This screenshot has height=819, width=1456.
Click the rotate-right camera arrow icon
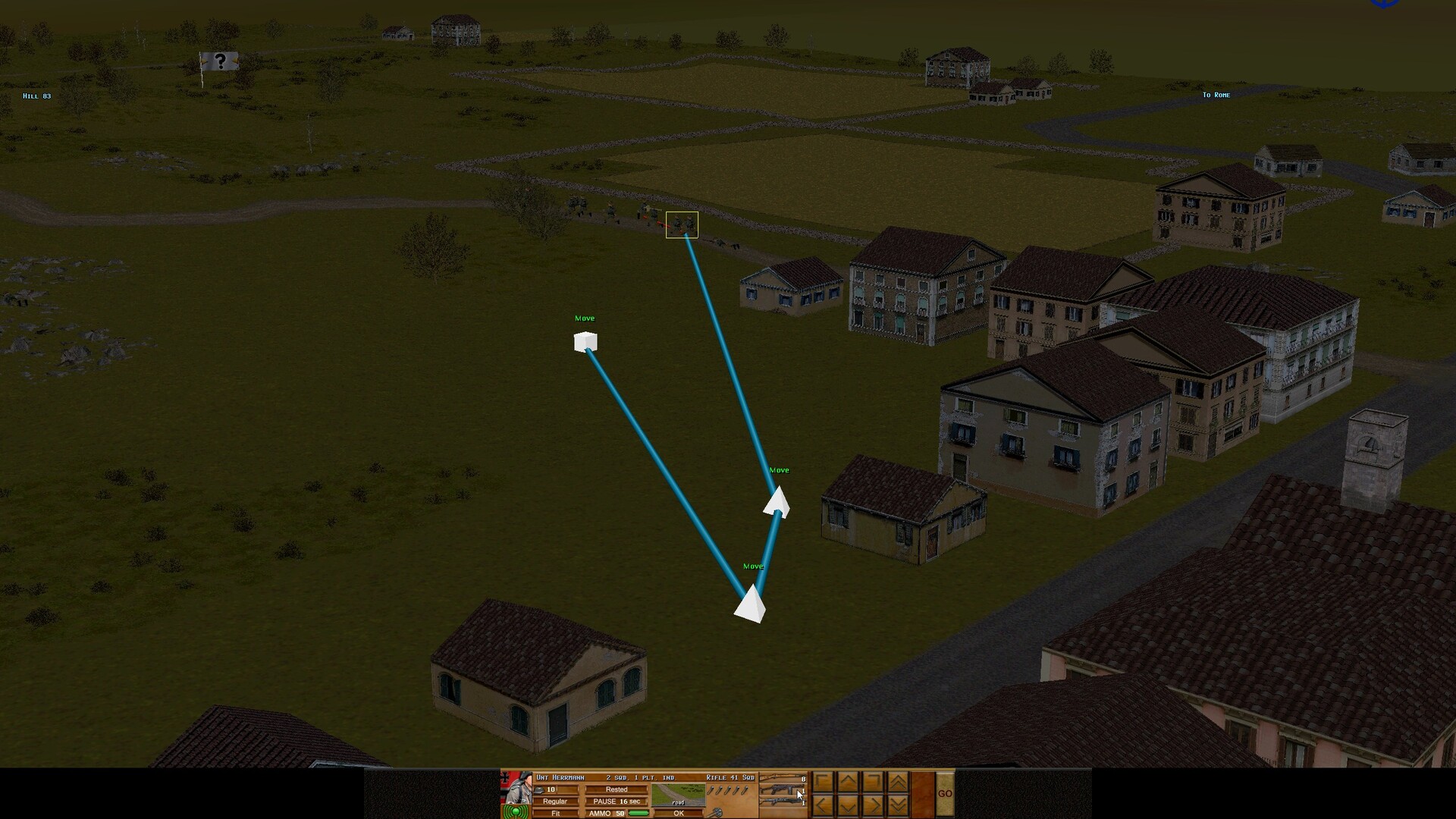coord(873,783)
